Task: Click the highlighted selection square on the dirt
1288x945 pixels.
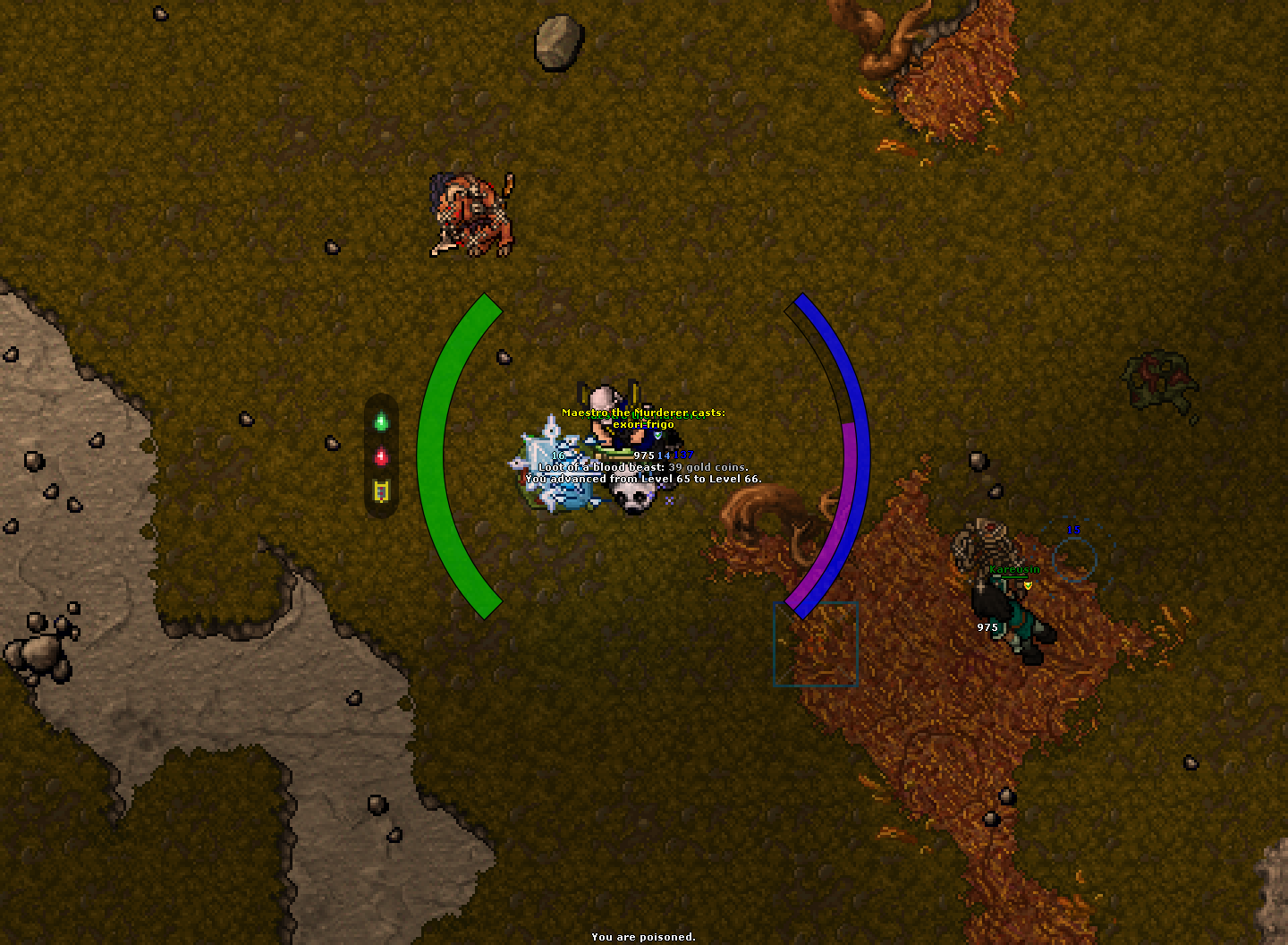Action: 815,643
